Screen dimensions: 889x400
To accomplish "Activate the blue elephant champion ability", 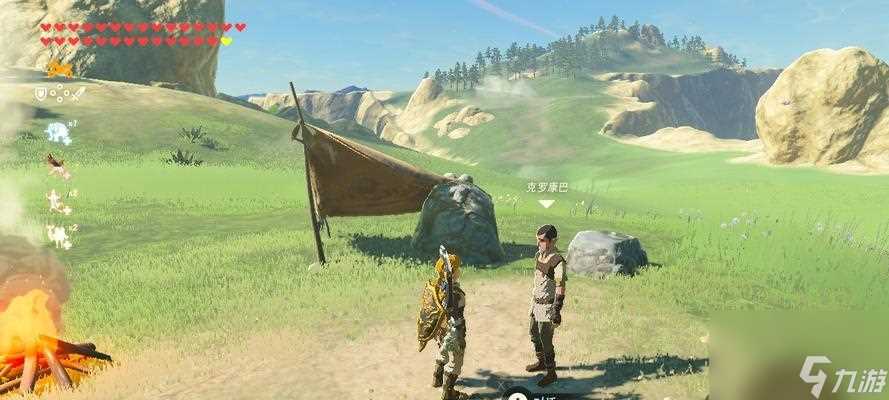I will [x=58, y=132].
